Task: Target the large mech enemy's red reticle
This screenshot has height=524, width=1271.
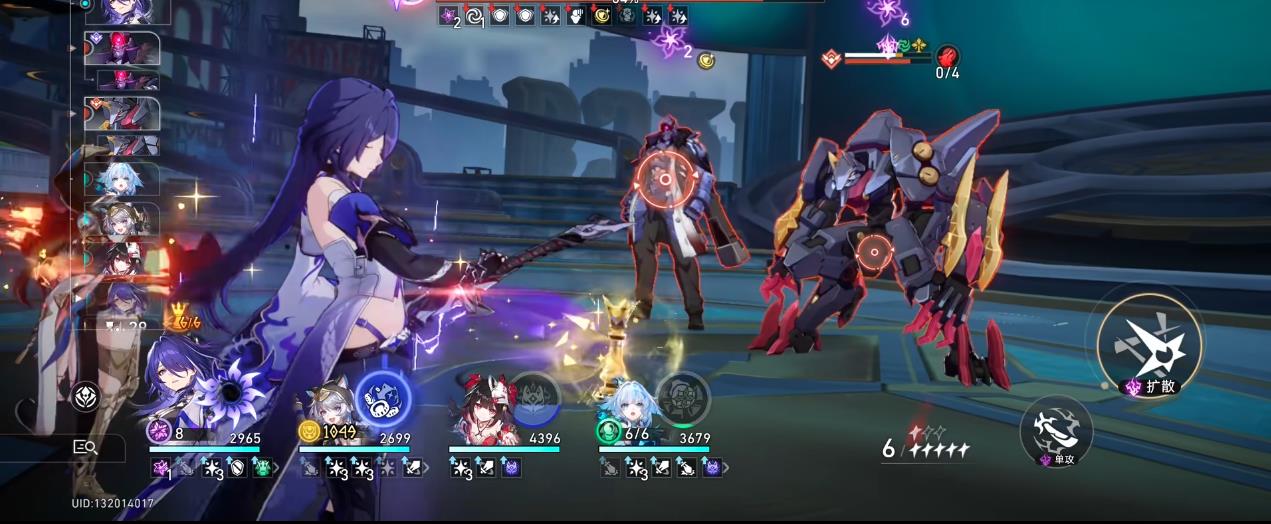Action: 874,252
